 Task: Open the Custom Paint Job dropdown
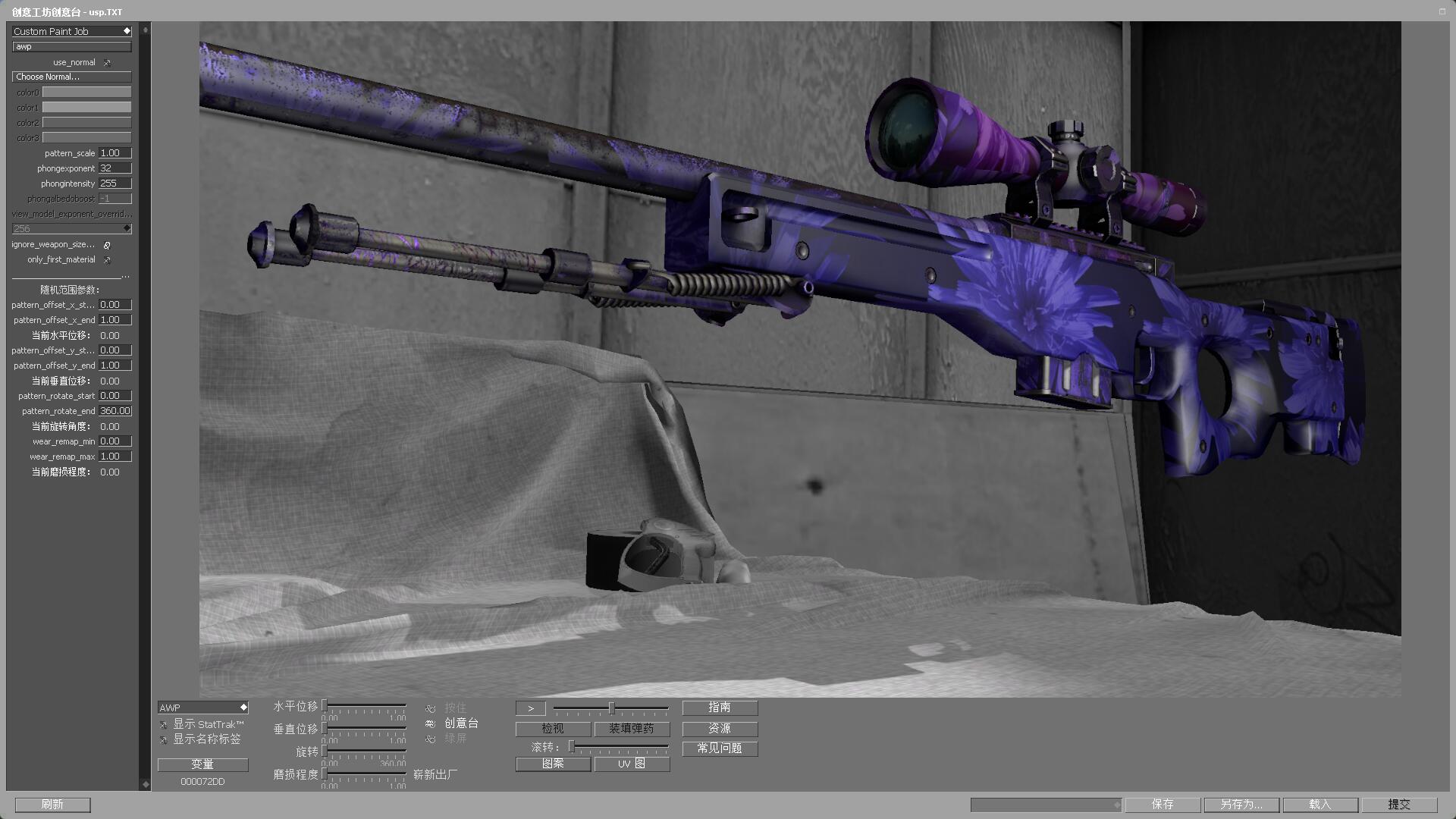coord(72,31)
